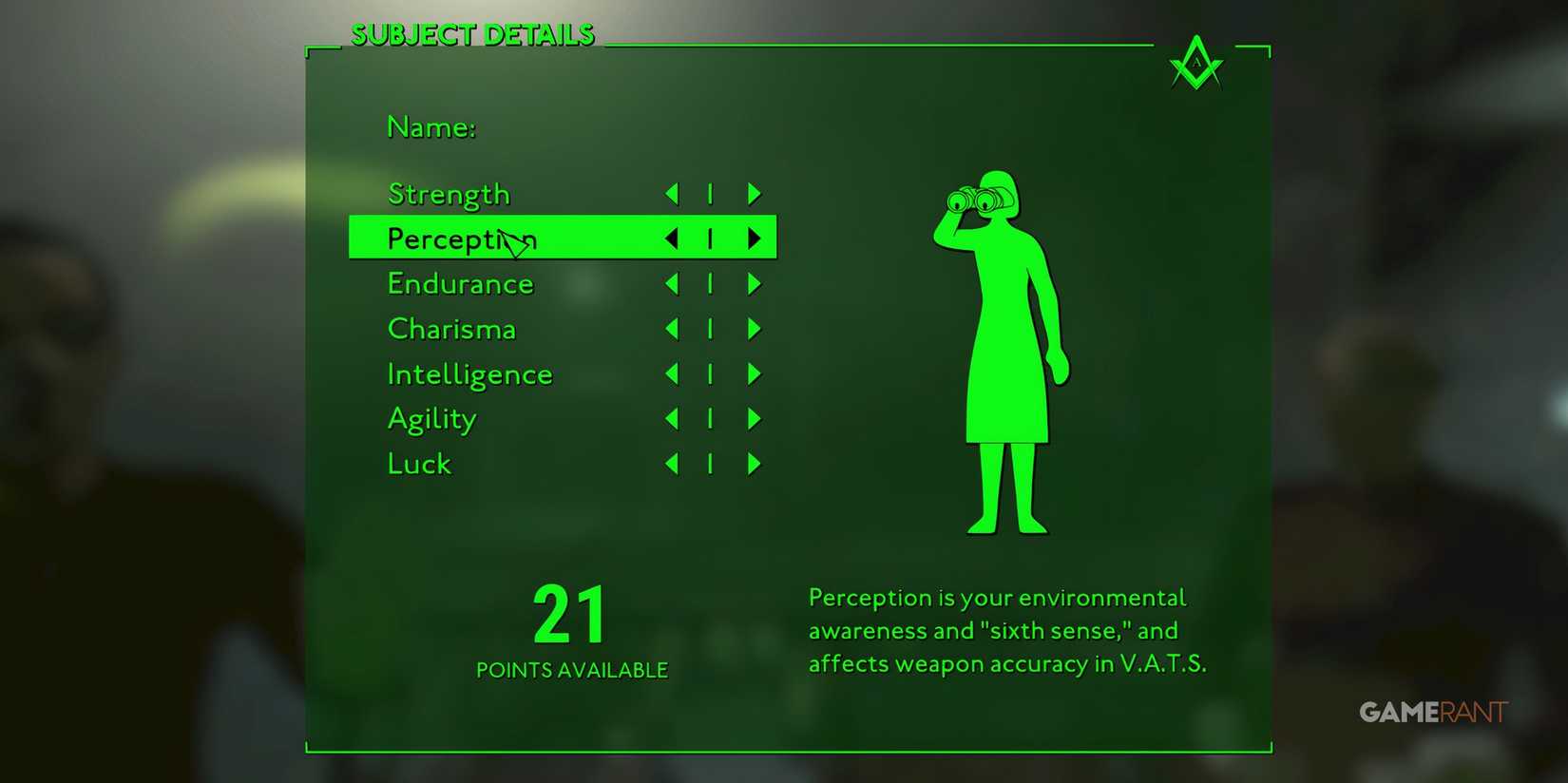Click the 21 points available counter

pos(570,618)
